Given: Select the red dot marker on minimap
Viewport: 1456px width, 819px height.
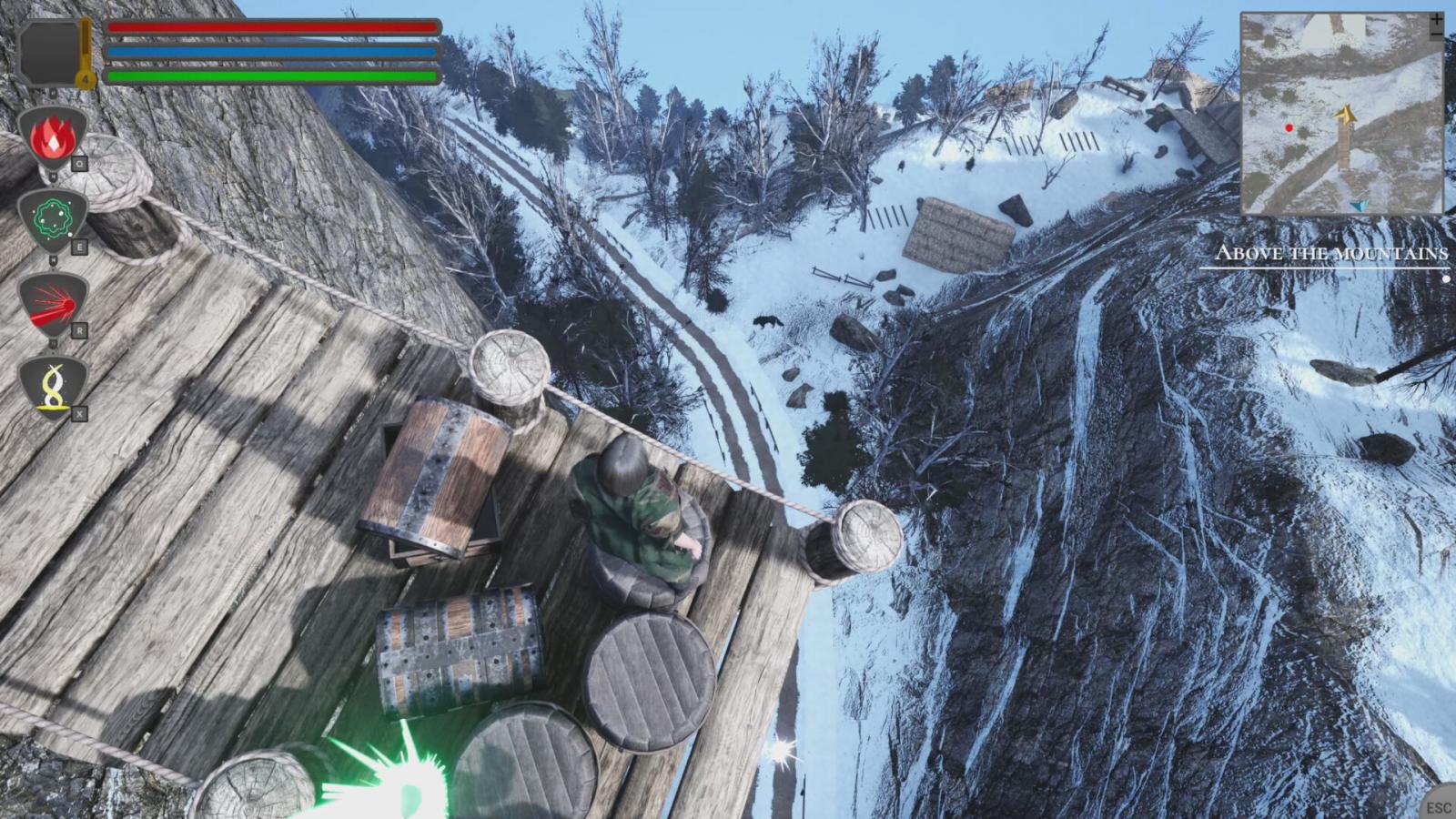Looking at the screenshot, I should pyautogui.click(x=1289, y=128).
